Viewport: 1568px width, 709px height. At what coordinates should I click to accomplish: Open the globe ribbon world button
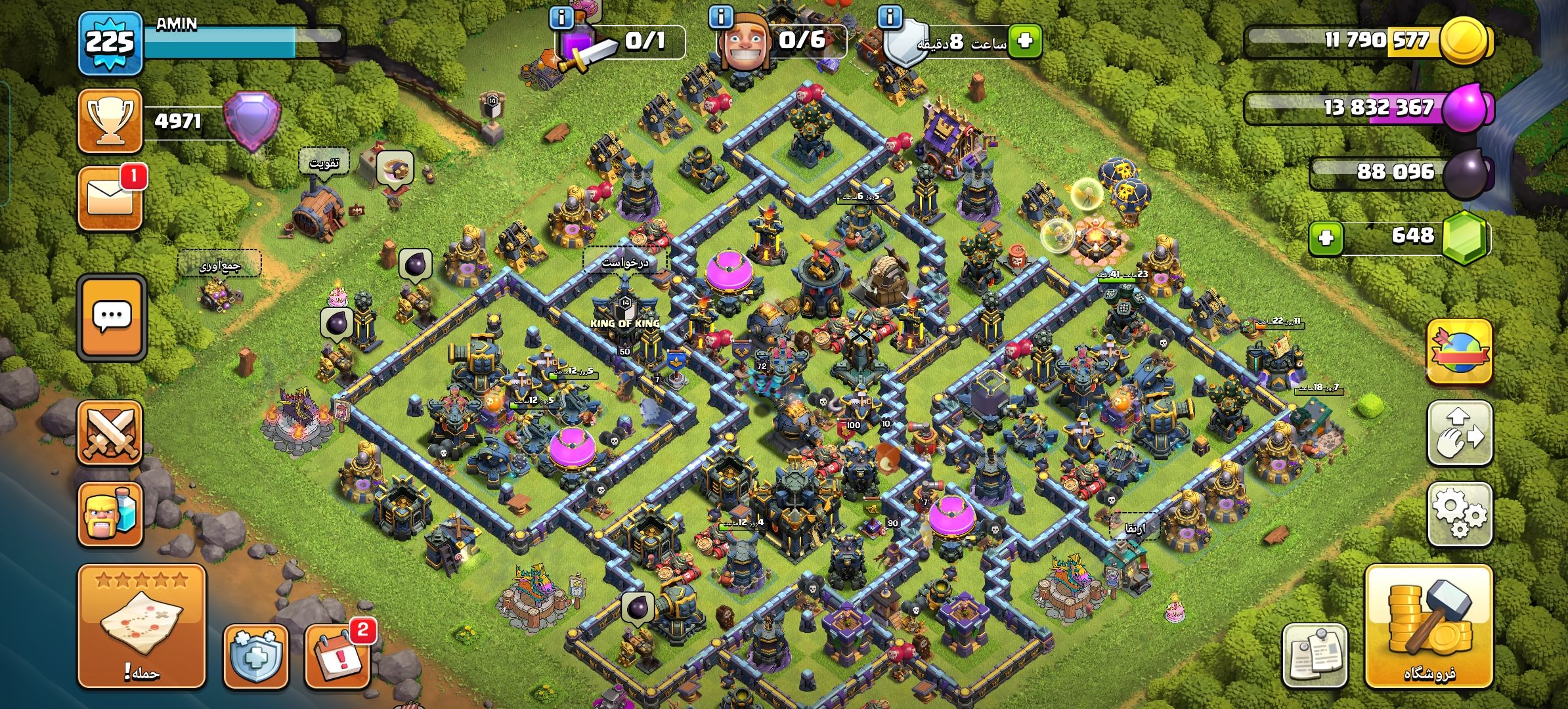pyautogui.click(x=1459, y=351)
